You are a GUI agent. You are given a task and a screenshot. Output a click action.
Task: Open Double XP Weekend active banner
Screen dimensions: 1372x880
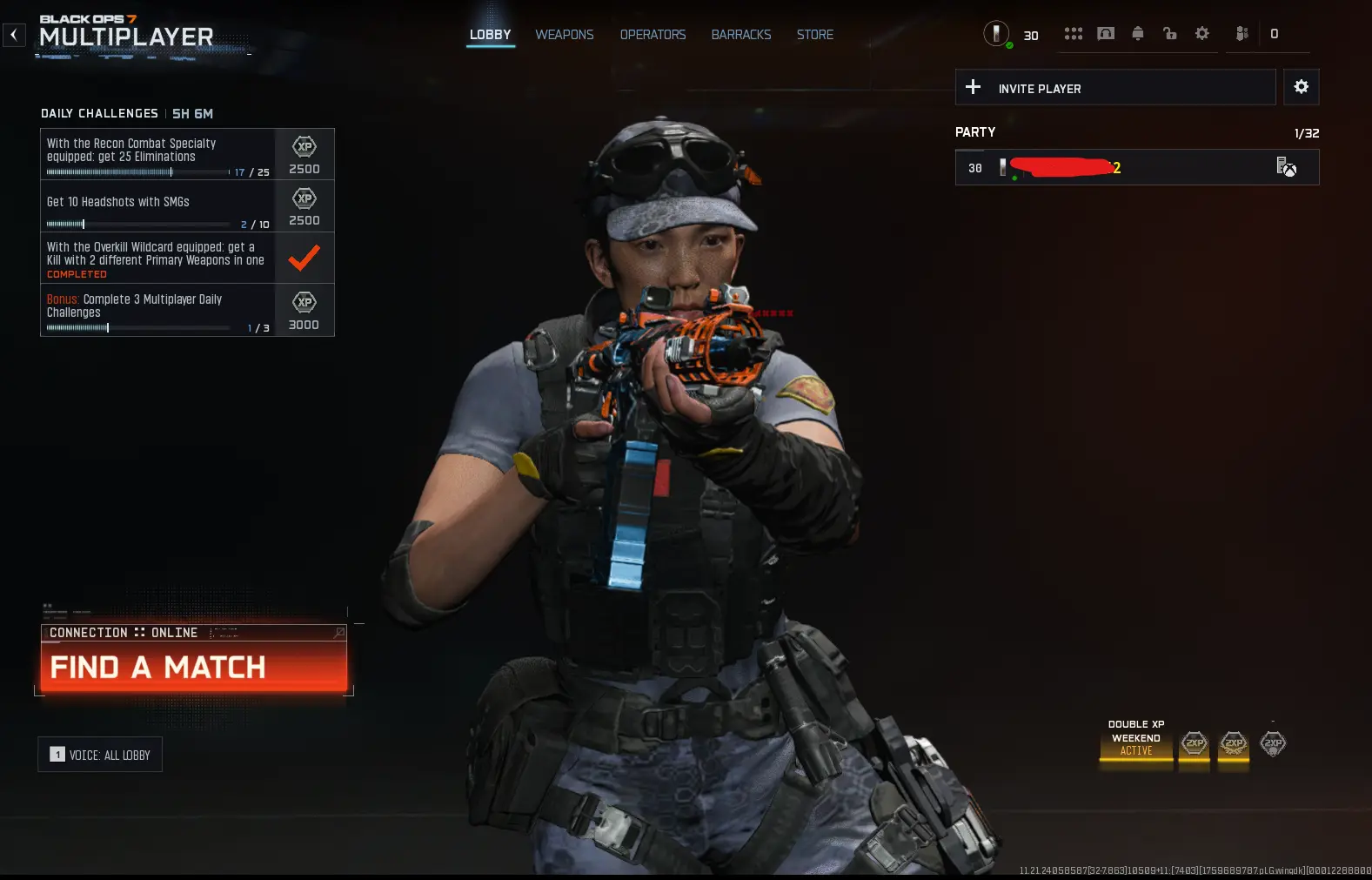click(x=1135, y=738)
